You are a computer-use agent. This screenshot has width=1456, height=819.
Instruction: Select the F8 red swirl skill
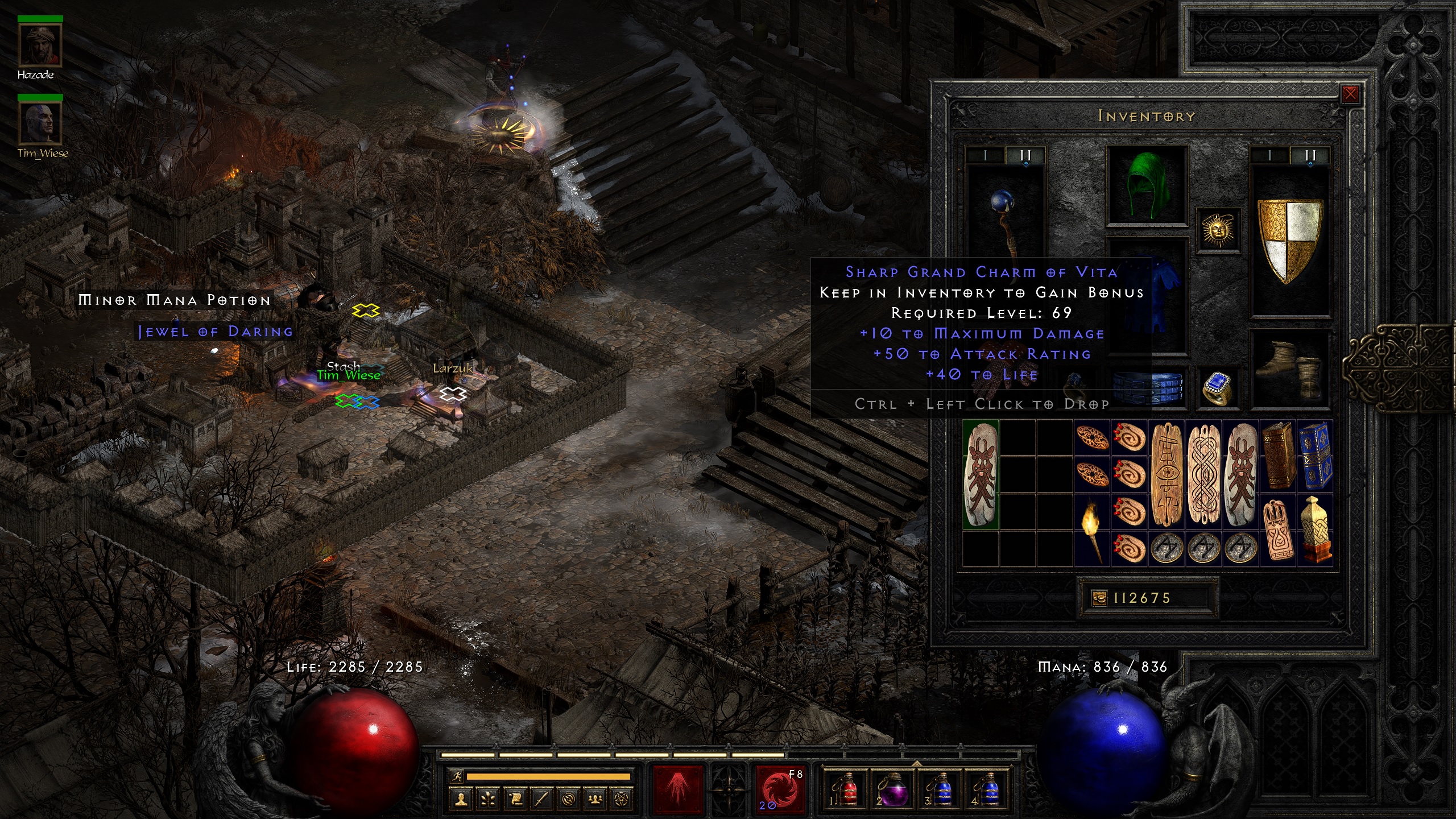point(780,789)
